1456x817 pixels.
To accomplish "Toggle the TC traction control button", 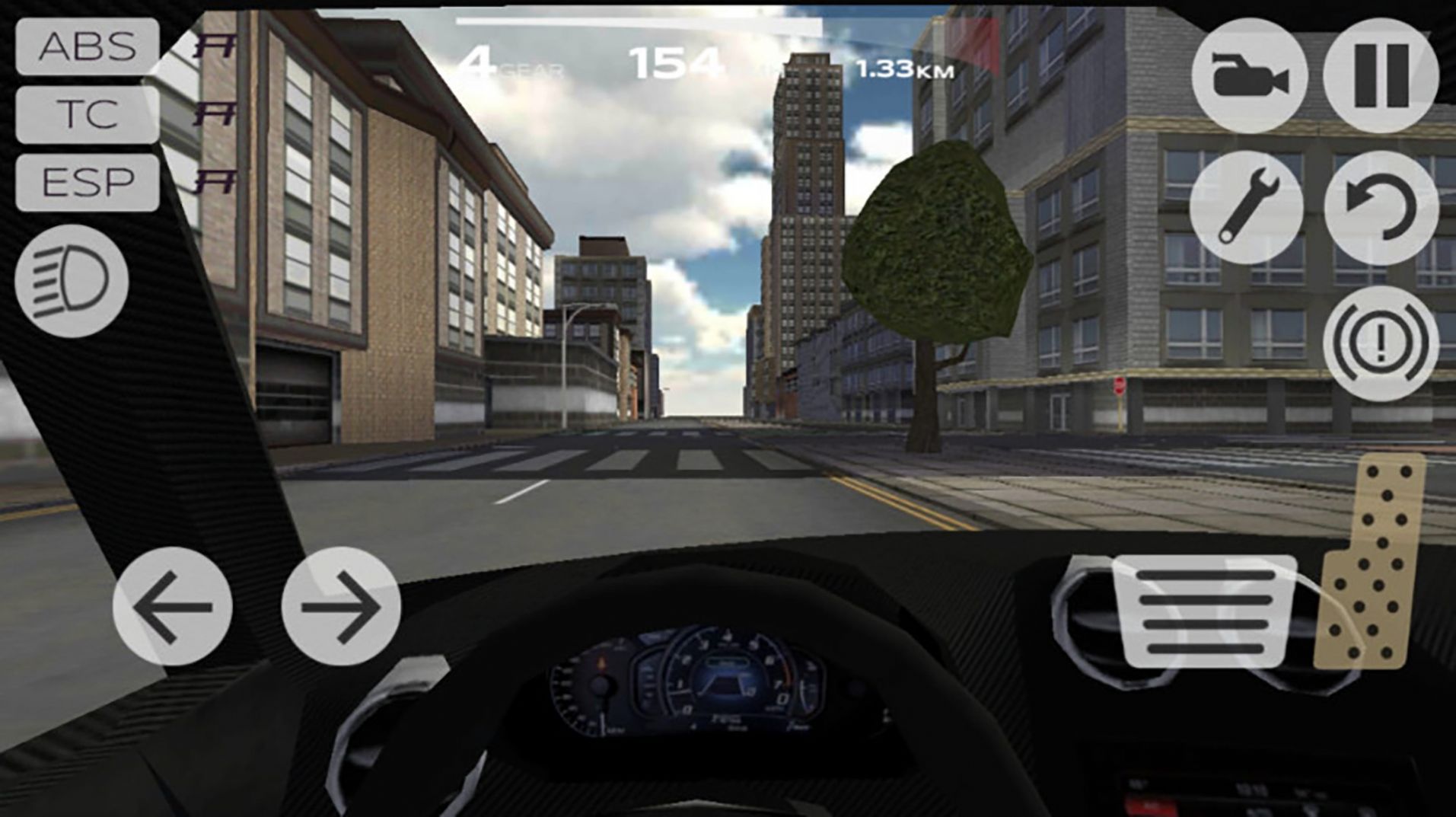I will click(x=87, y=115).
